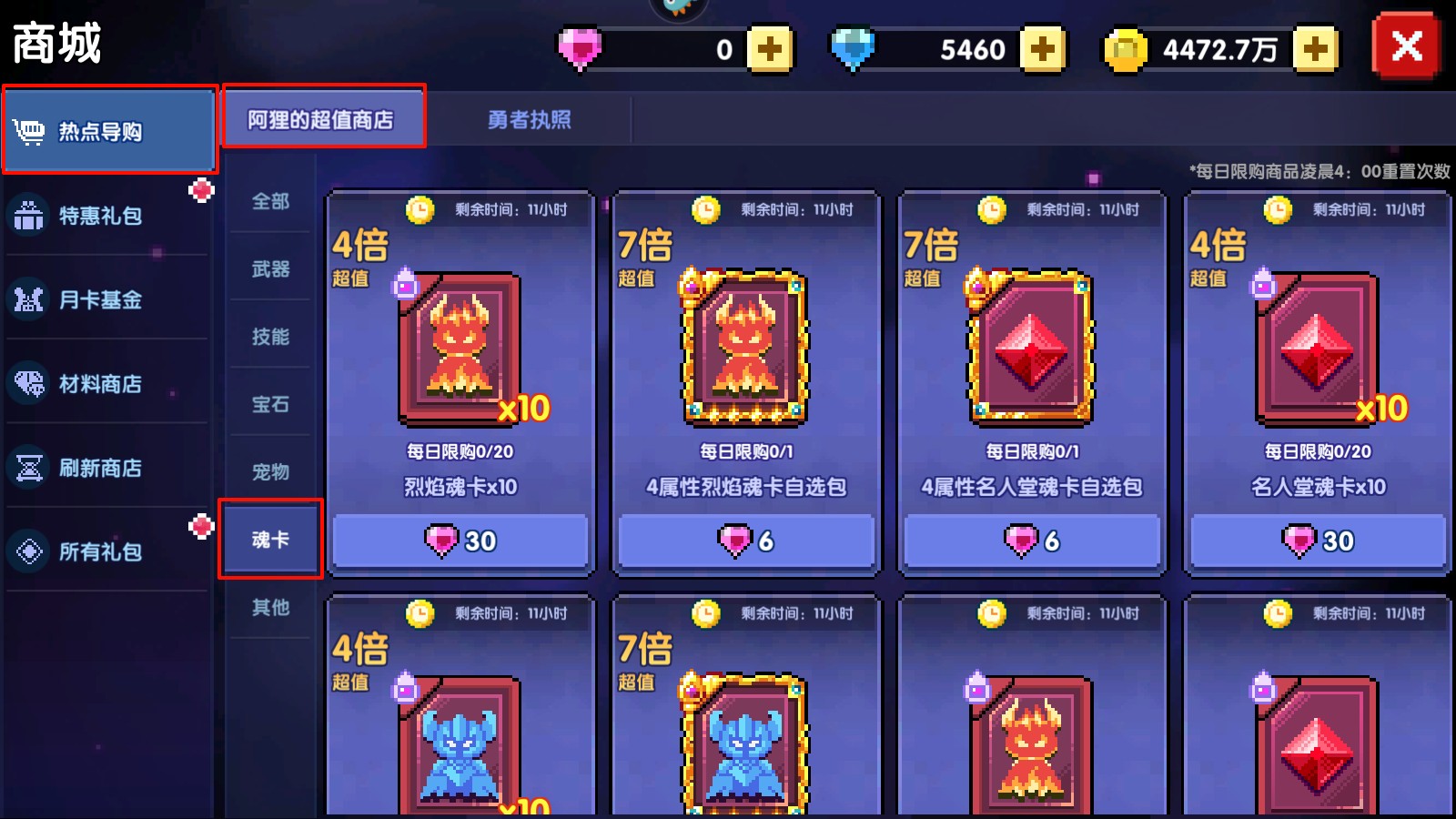Switch to the 宠物 category

(x=270, y=471)
